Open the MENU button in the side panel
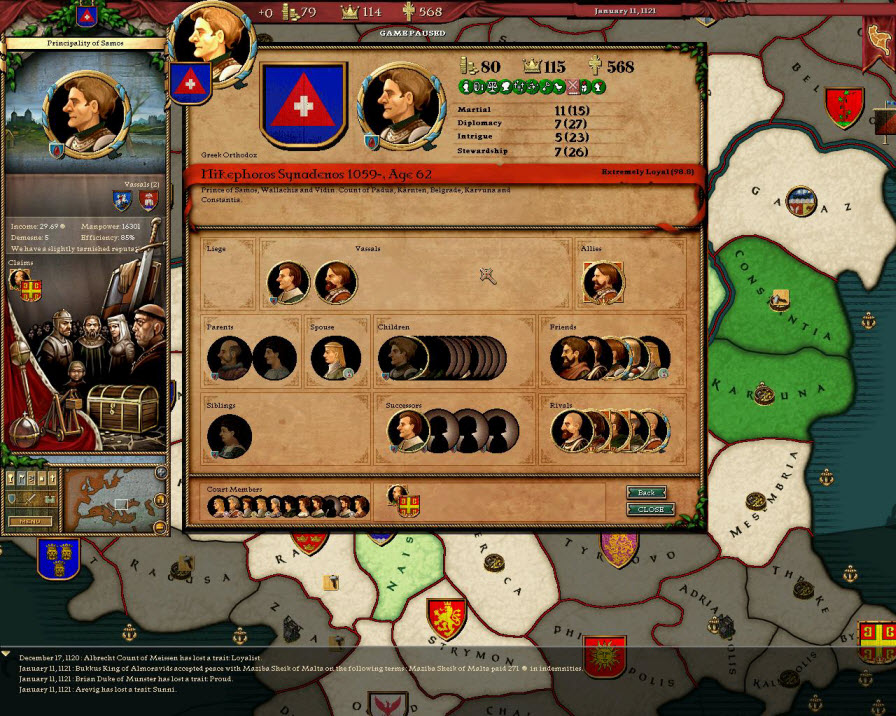This screenshot has width=896, height=716. pos(30,521)
